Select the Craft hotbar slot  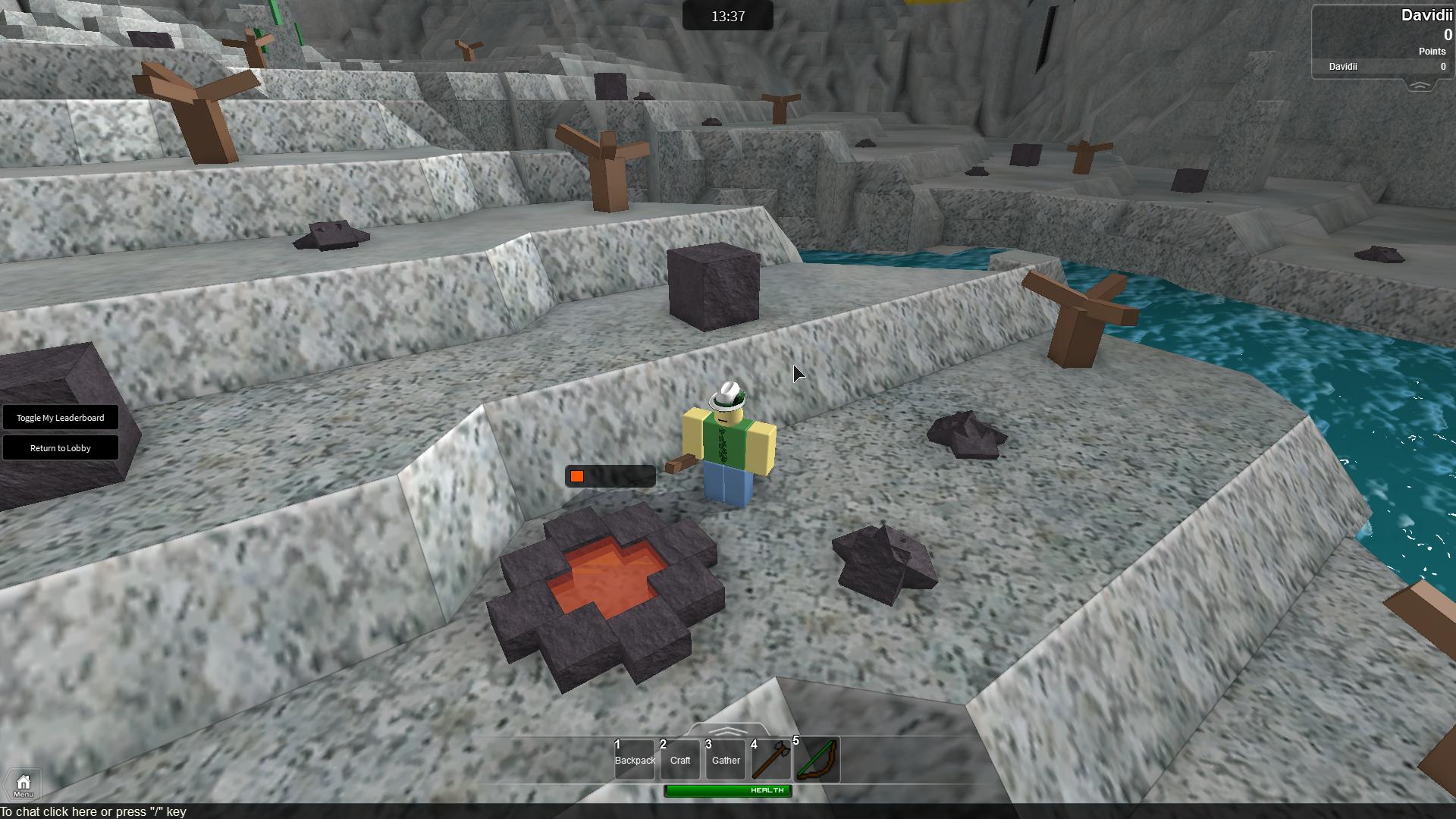click(680, 760)
